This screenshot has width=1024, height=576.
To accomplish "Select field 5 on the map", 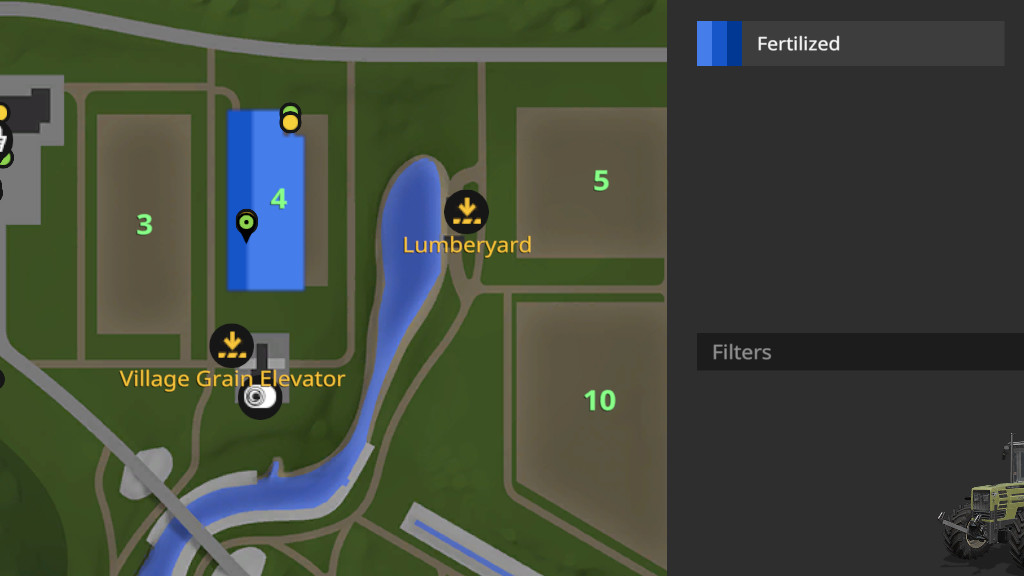I will pos(600,181).
